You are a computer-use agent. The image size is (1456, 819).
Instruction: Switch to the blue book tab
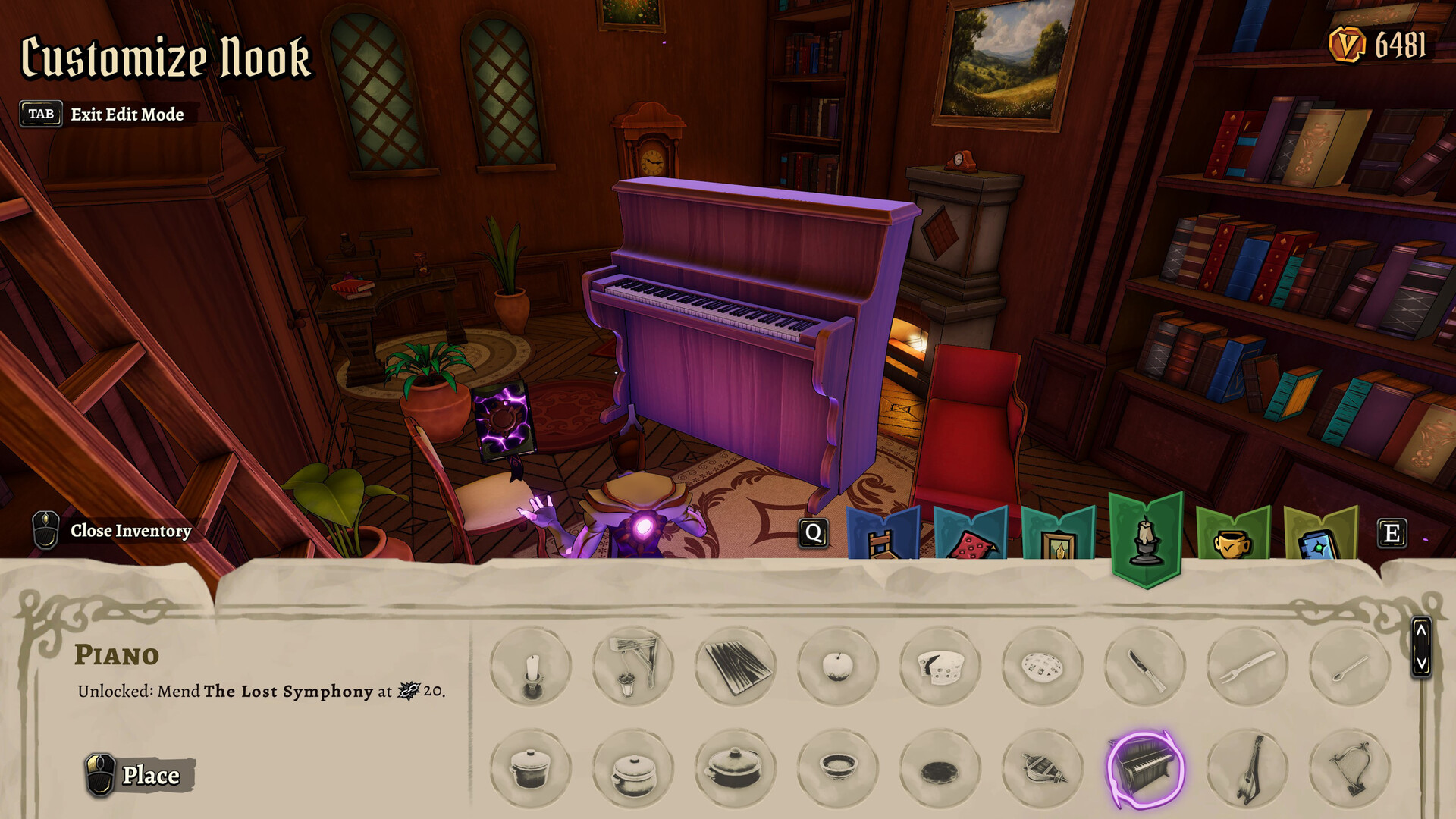pos(1320,535)
